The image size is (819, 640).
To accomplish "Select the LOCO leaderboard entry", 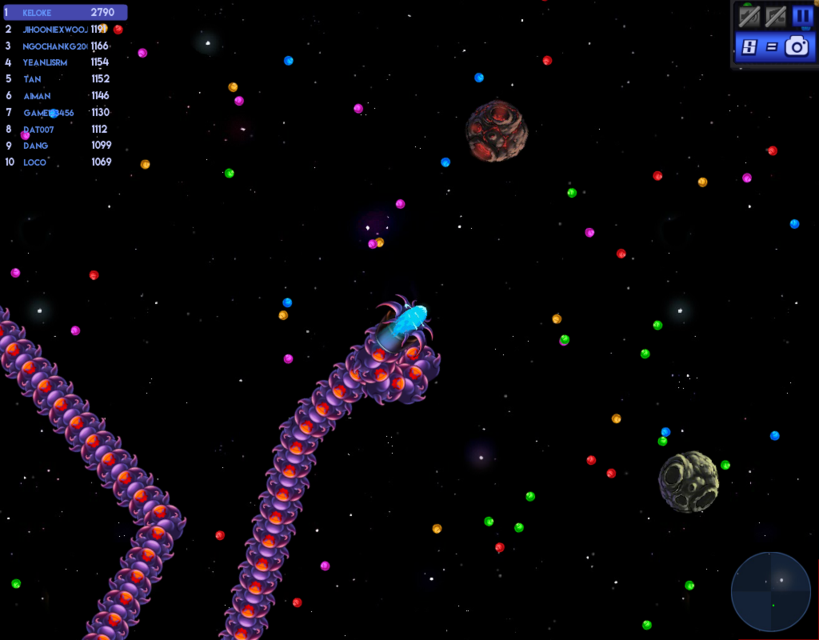I will tap(60, 162).
